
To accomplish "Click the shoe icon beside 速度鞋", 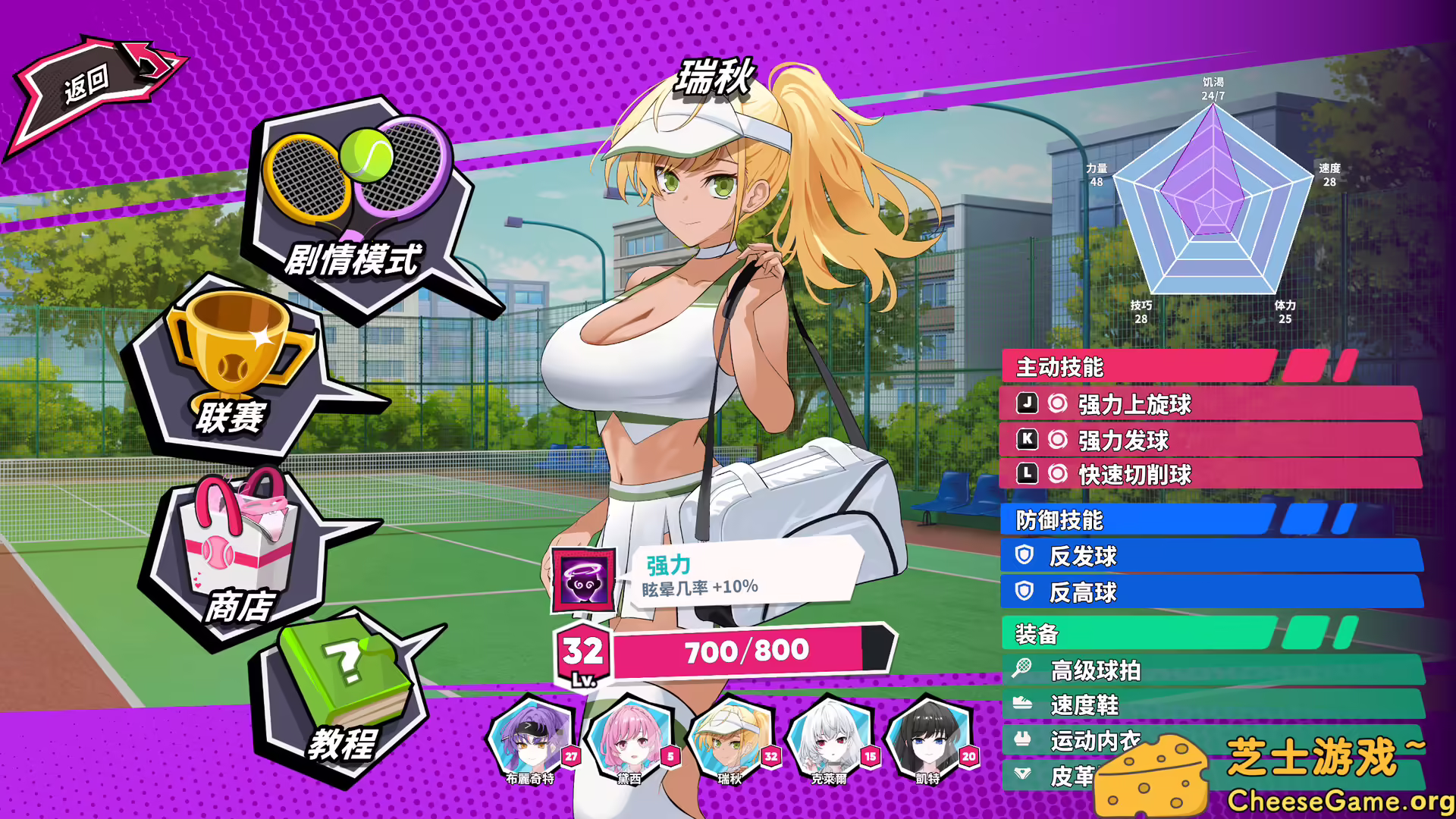I will click(x=1024, y=705).
